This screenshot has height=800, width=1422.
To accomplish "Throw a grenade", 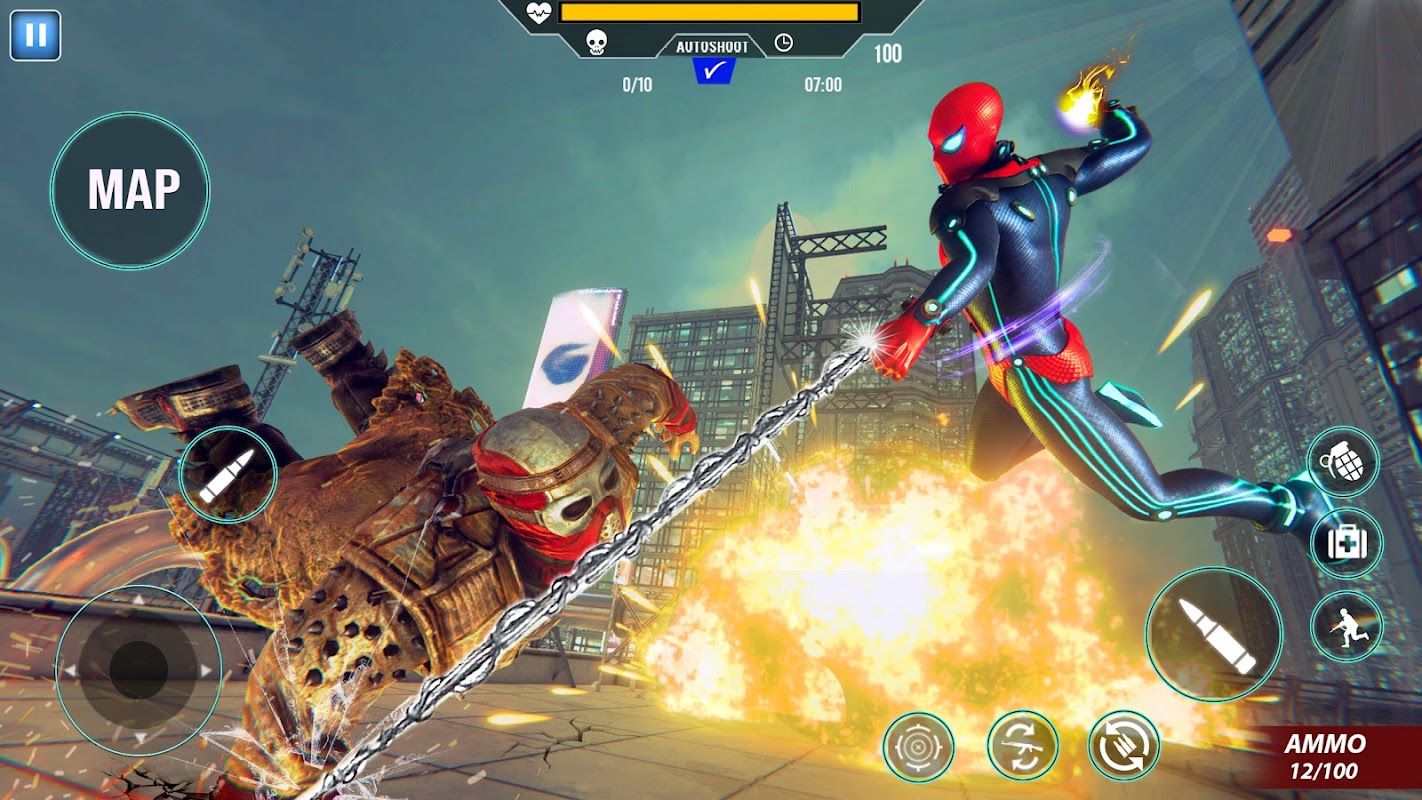I will [1343, 461].
